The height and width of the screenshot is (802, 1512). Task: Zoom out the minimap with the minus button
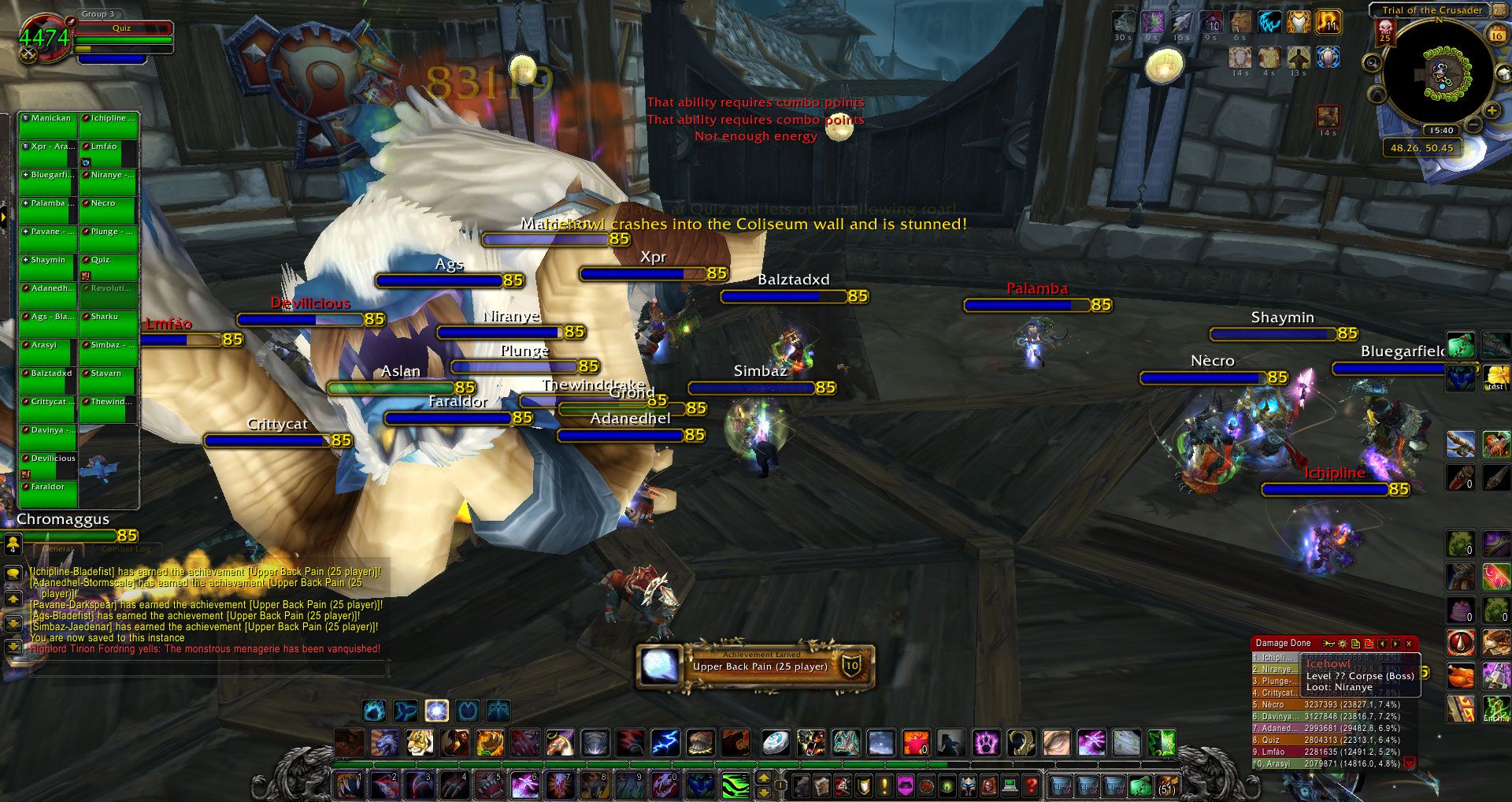(1473, 124)
